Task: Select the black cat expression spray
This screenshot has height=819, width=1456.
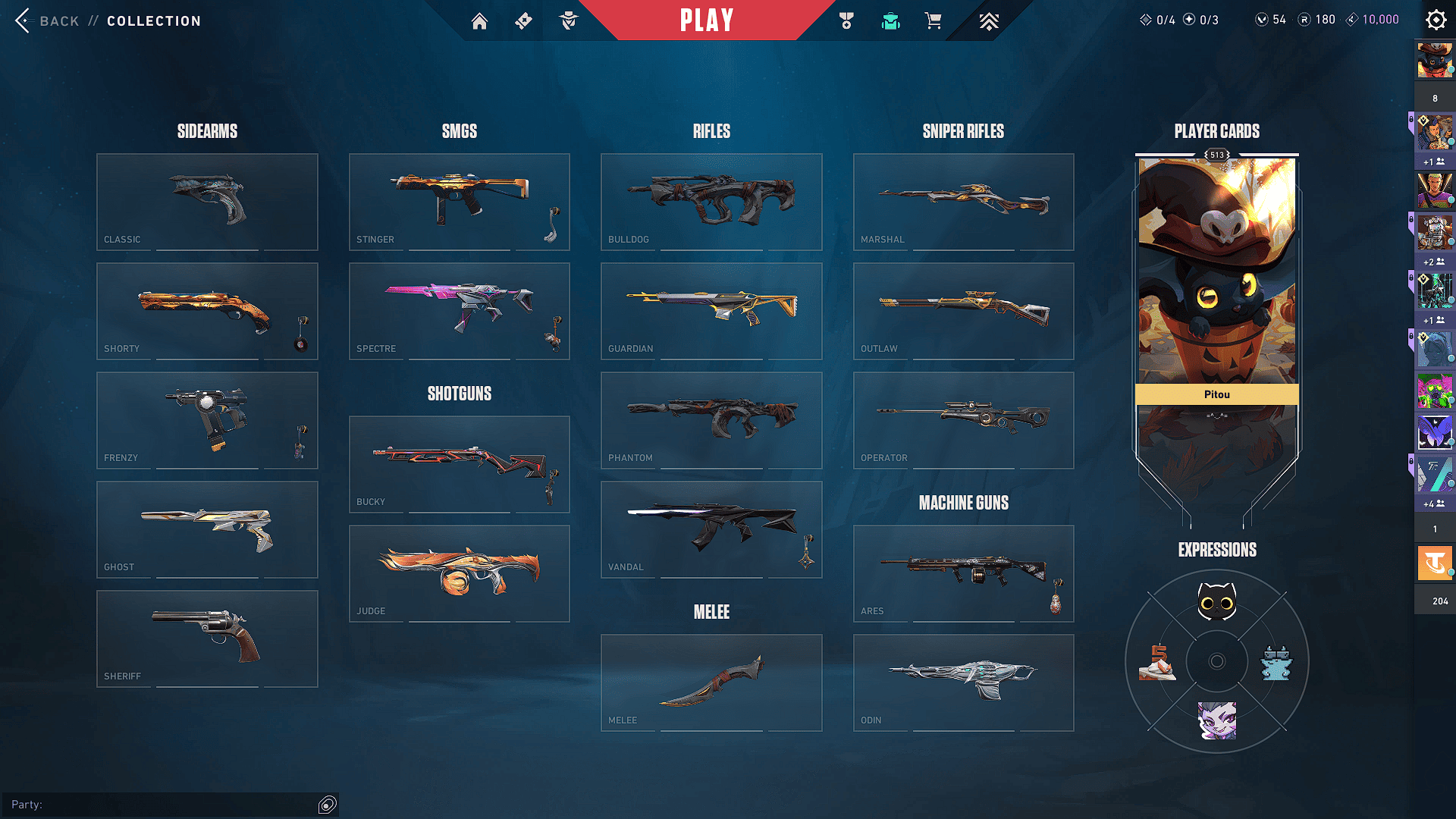Action: (1216, 603)
